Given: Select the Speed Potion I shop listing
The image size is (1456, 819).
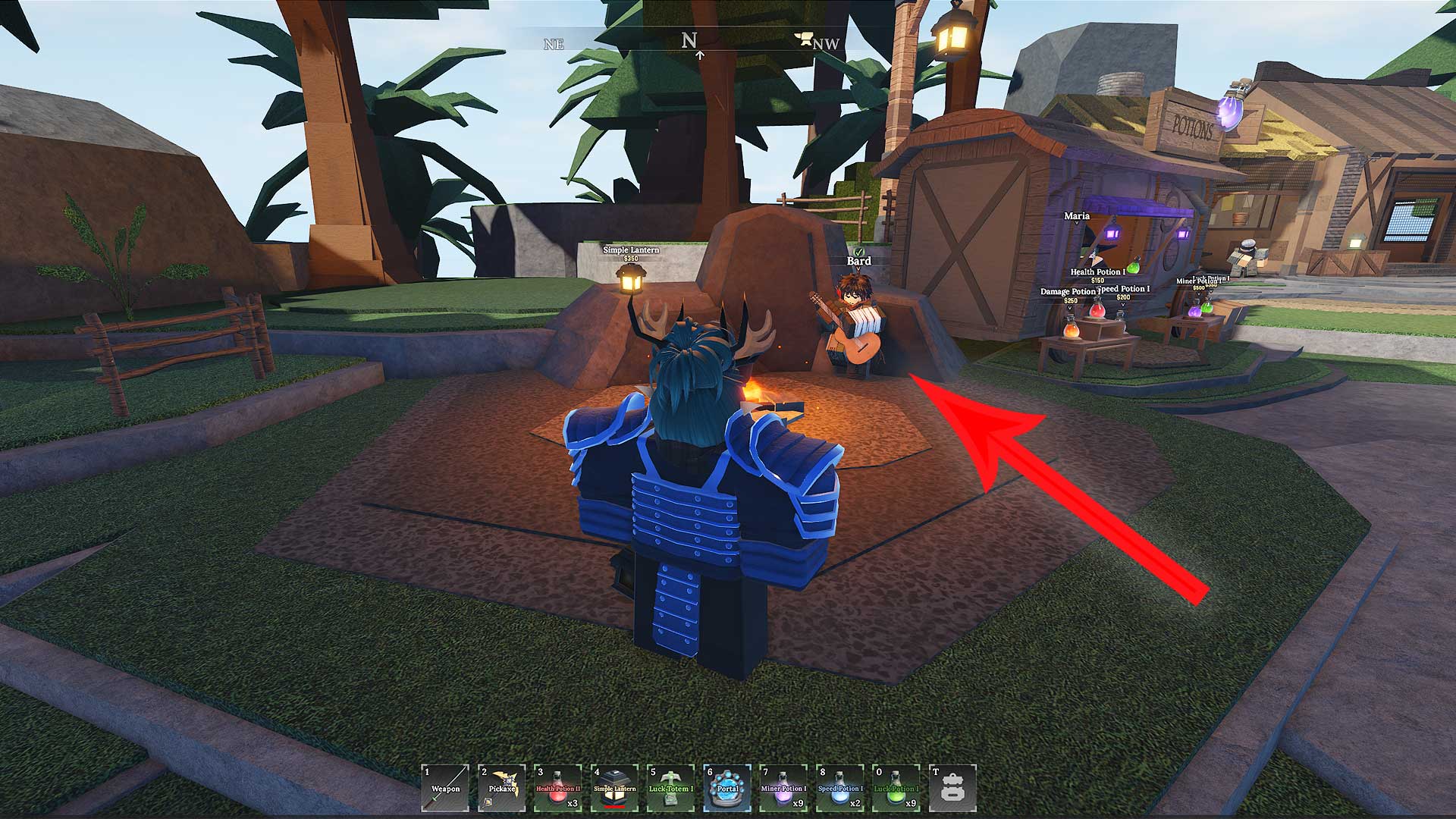Looking at the screenshot, I should 1123,290.
